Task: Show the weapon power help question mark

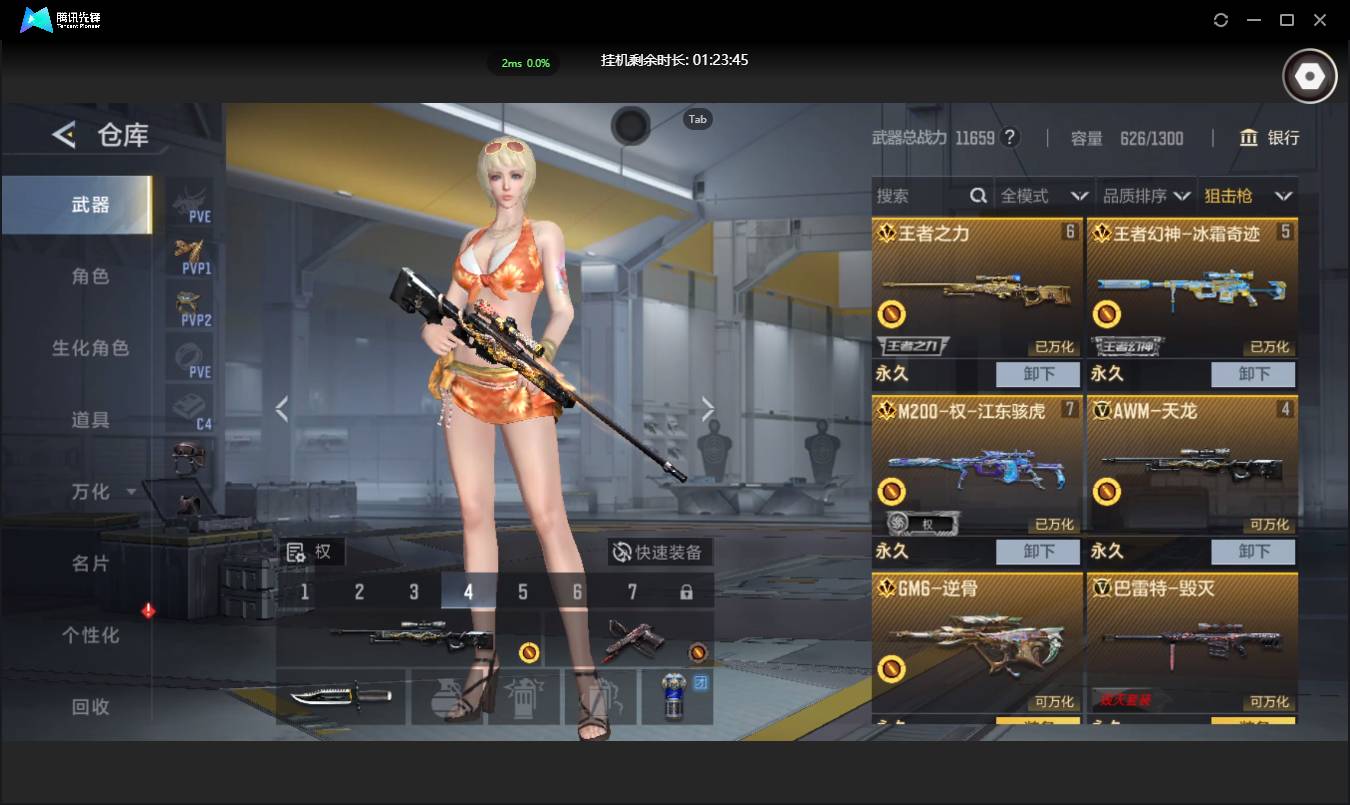Action: [x=1010, y=138]
